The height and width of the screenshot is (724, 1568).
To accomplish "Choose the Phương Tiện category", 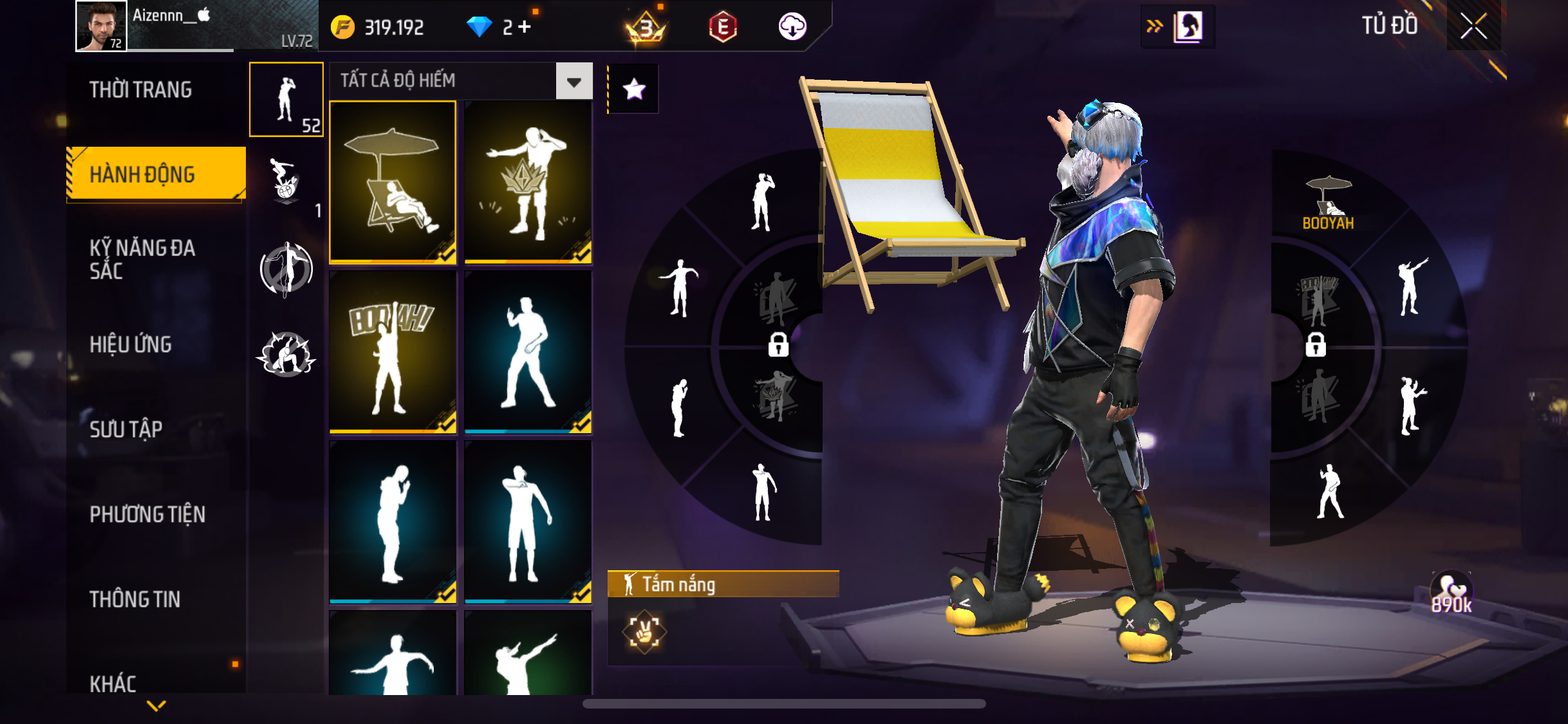I will (147, 514).
